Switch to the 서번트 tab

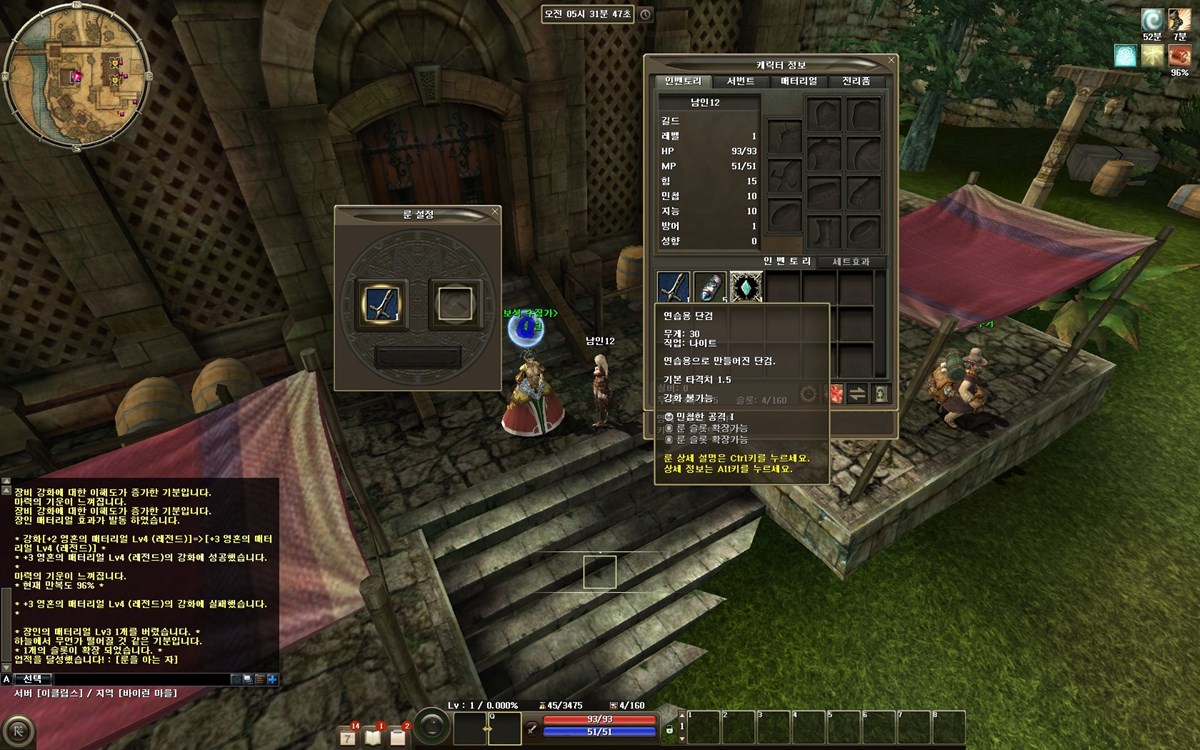click(x=740, y=81)
